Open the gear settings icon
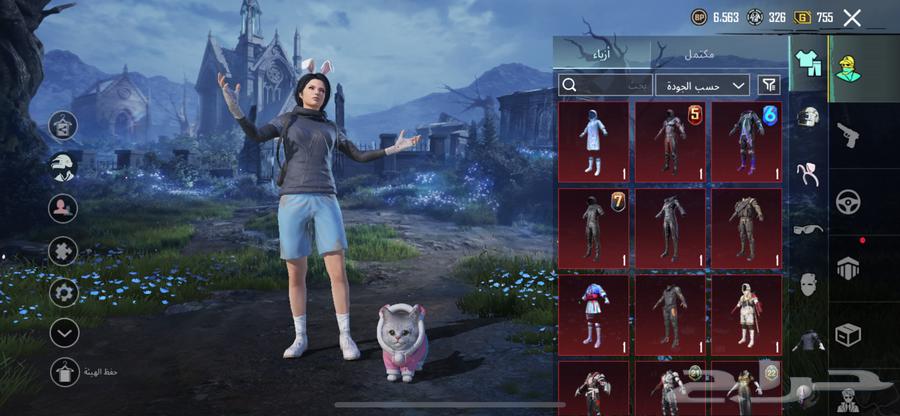900x416 pixels. 64,292
